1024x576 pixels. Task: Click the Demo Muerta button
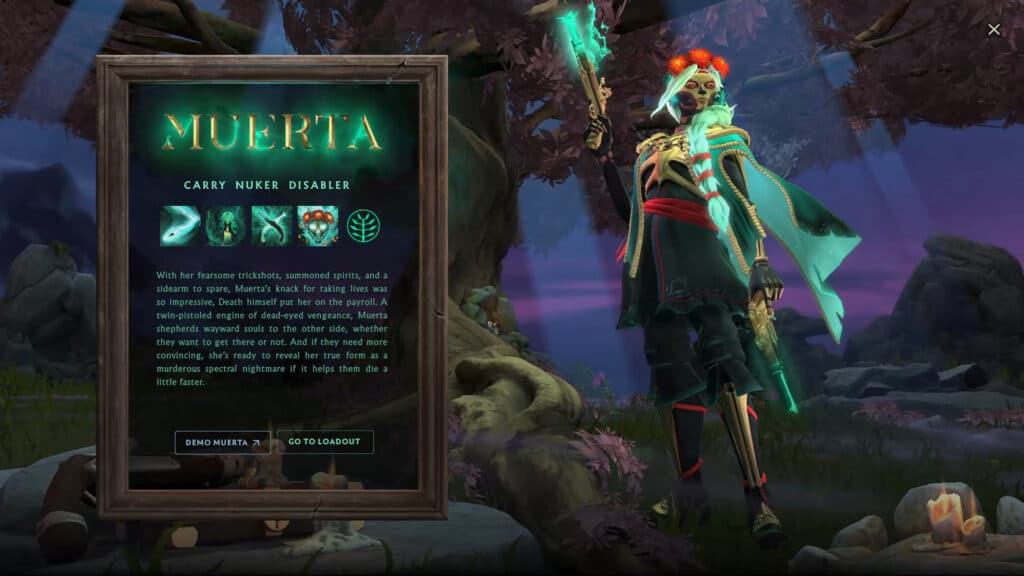point(223,442)
